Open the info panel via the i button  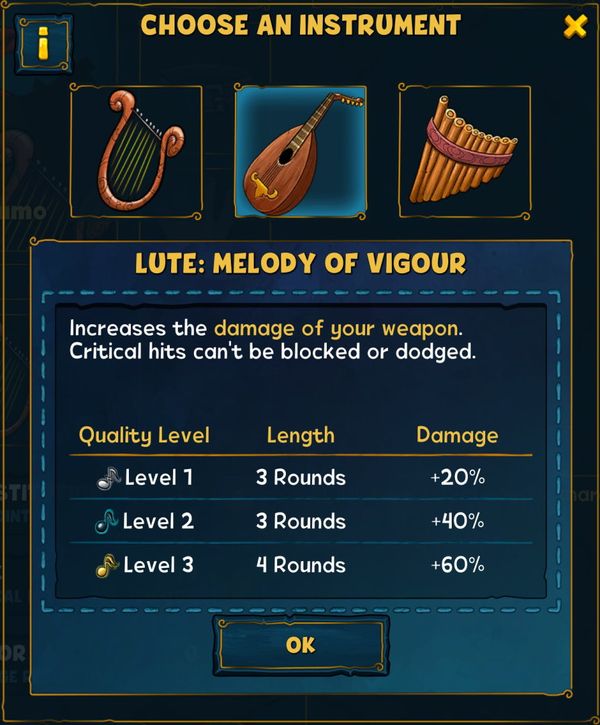[x=43, y=45]
